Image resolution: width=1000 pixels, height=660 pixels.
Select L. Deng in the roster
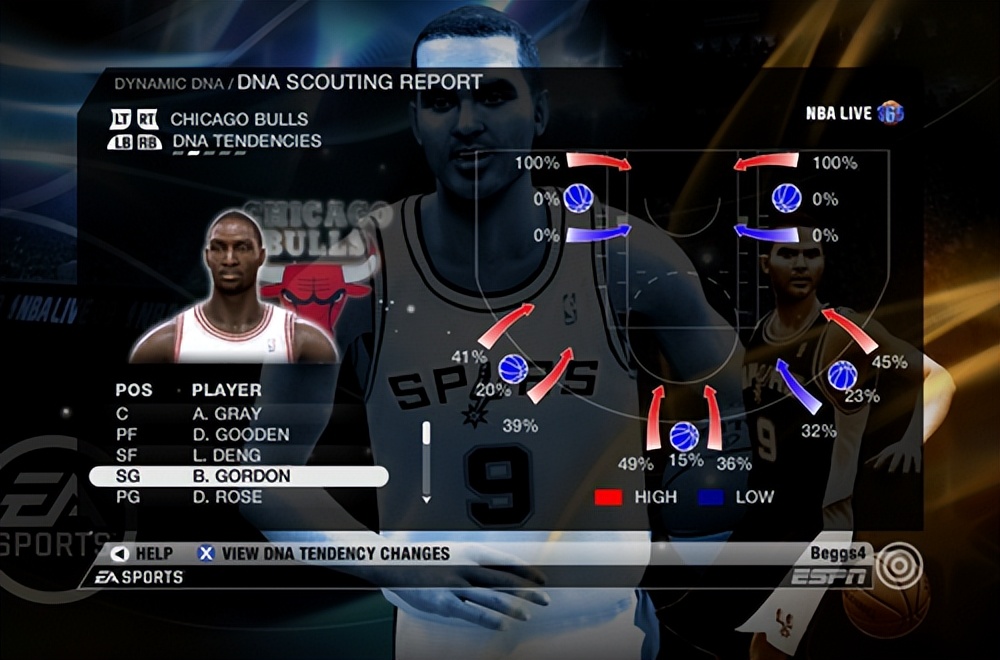(x=227, y=455)
